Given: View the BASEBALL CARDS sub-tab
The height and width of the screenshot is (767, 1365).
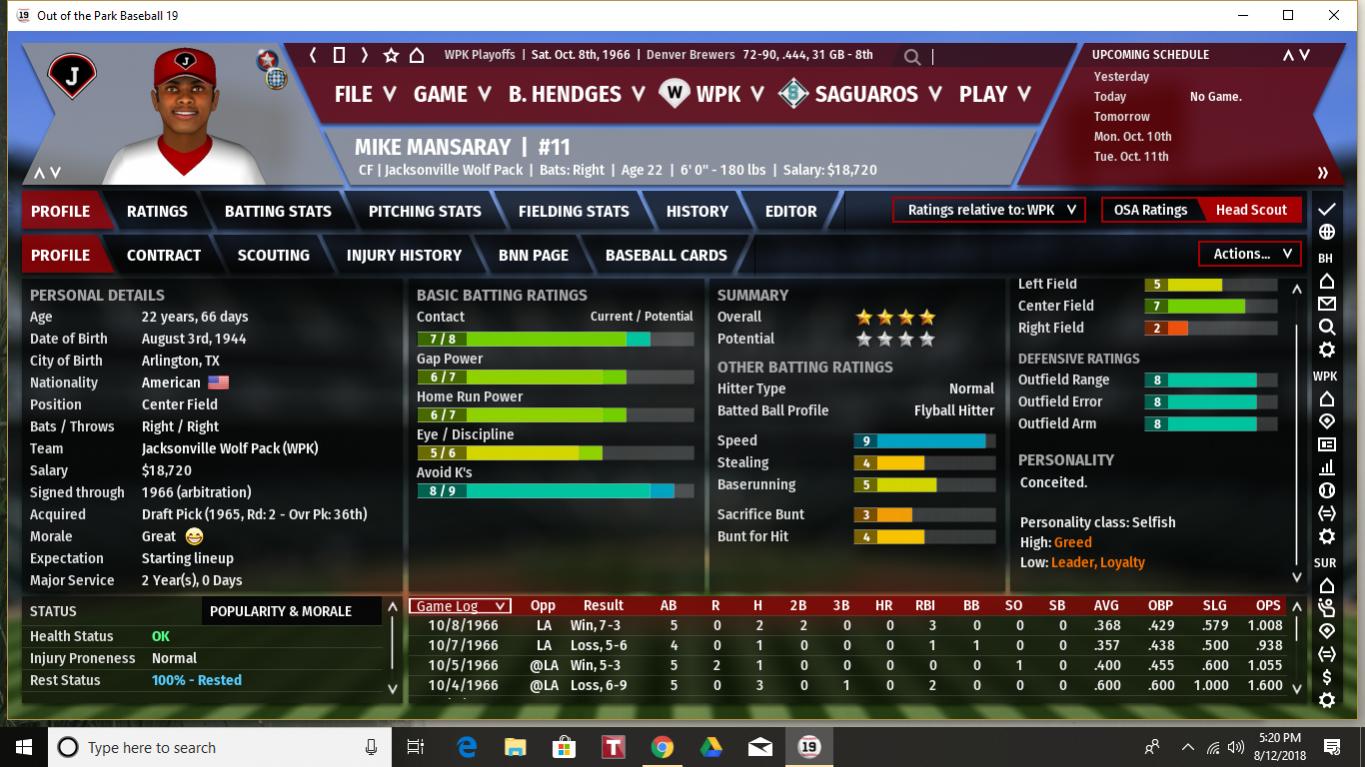Looking at the screenshot, I should pos(666,255).
